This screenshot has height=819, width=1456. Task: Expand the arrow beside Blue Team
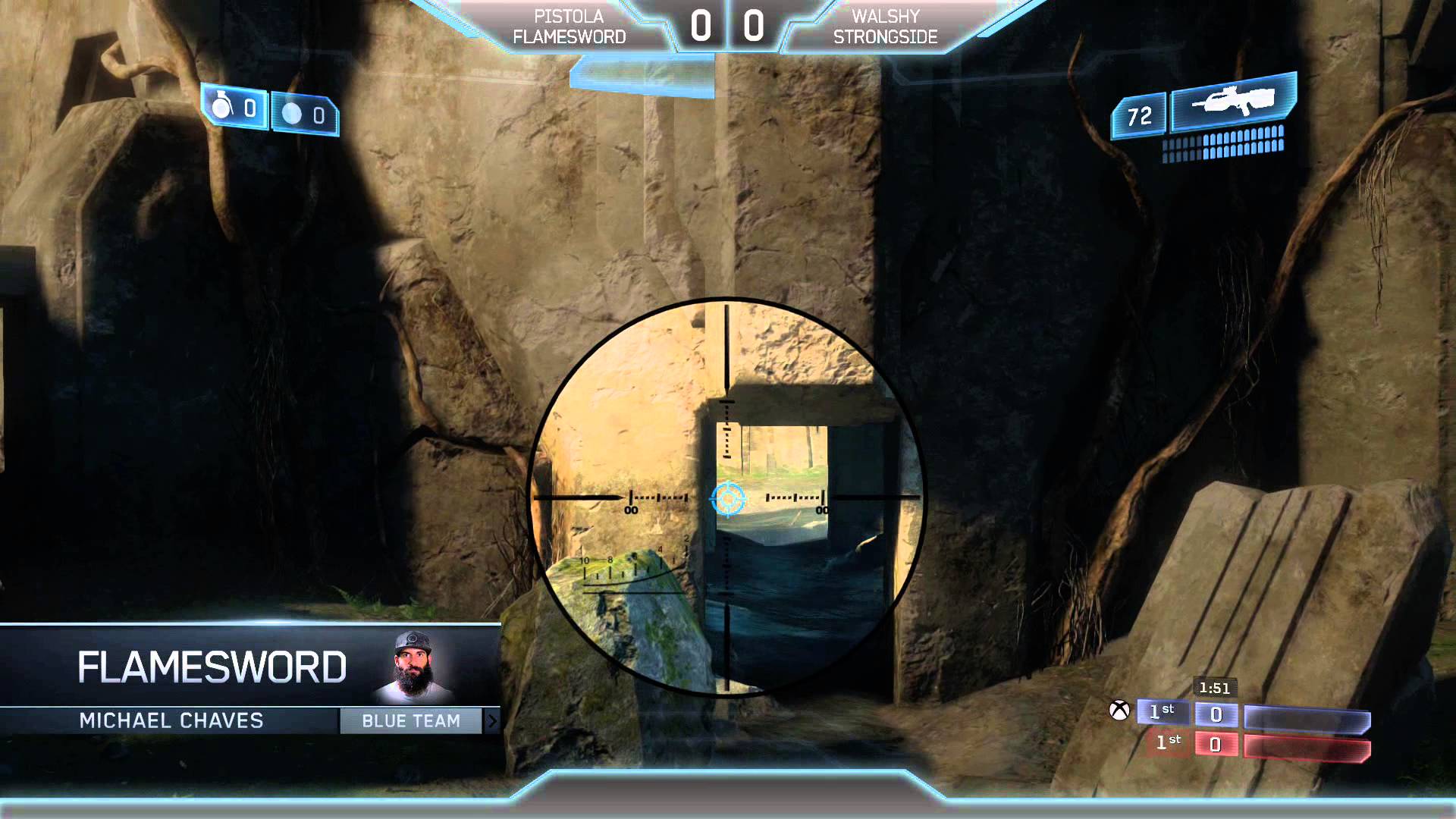492,720
